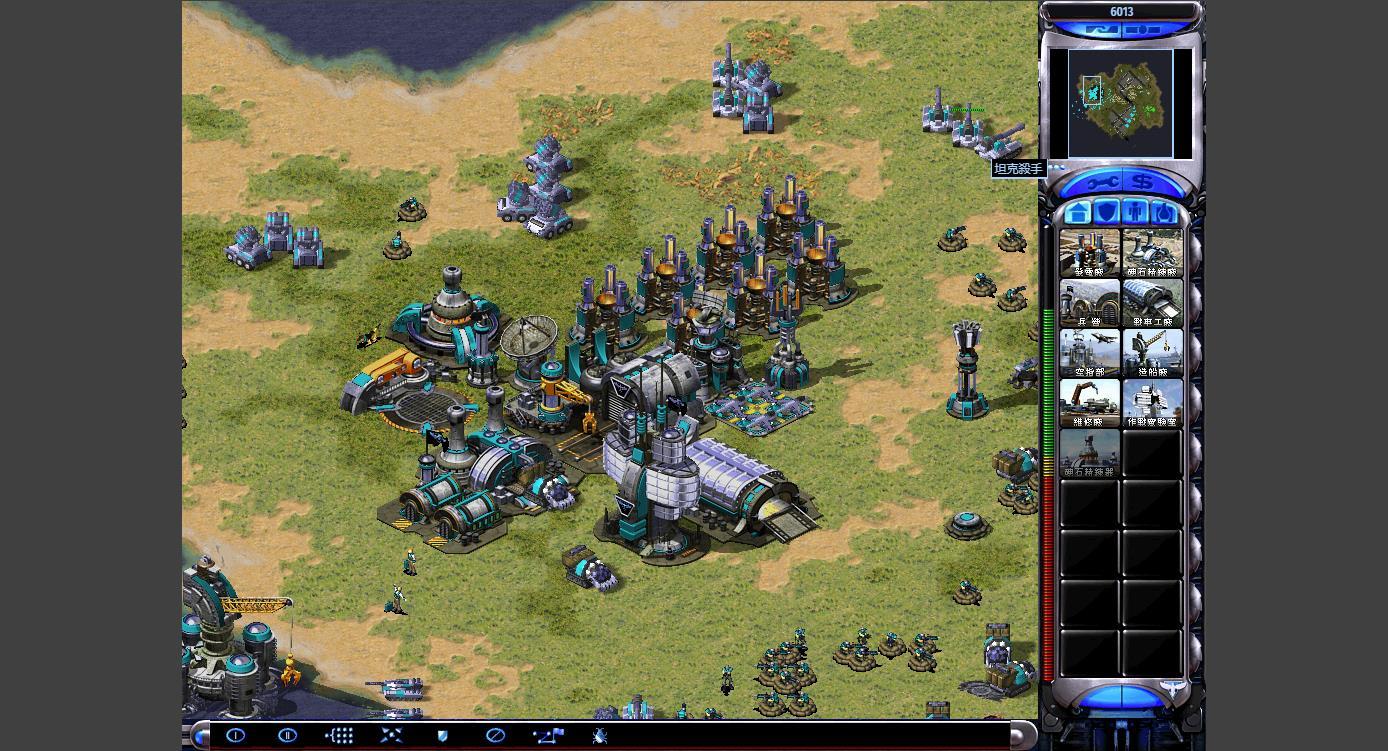Switch to the buildings construction tab

1078,212
